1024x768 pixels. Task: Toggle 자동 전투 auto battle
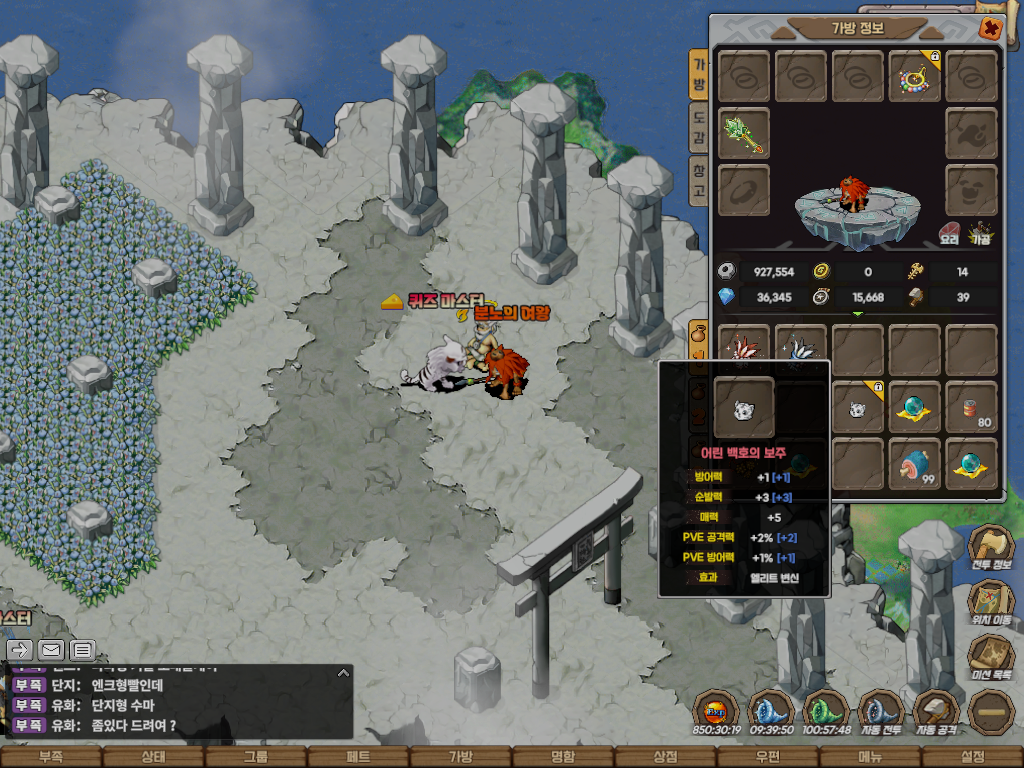(x=881, y=712)
